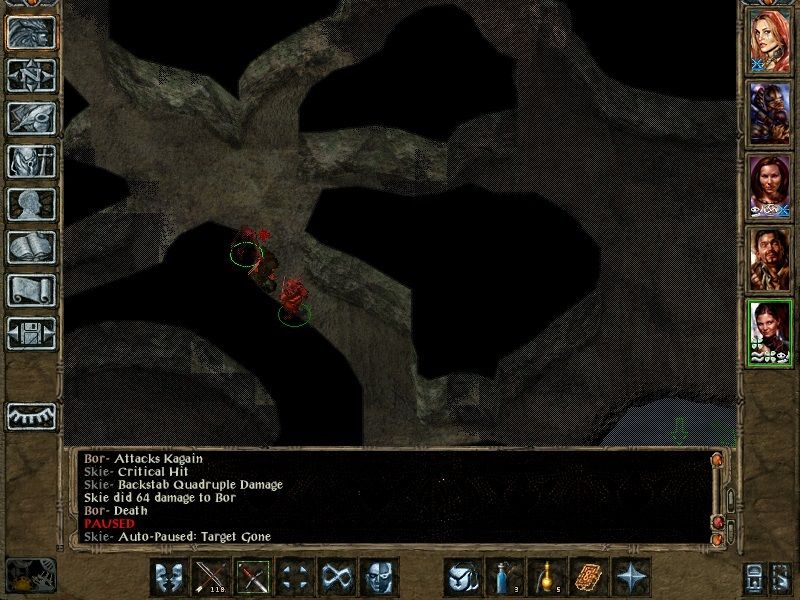The width and height of the screenshot is (800, 600).
Task: Select the green-bordered bottom party portrait
Action: click(x=770, y=331)
